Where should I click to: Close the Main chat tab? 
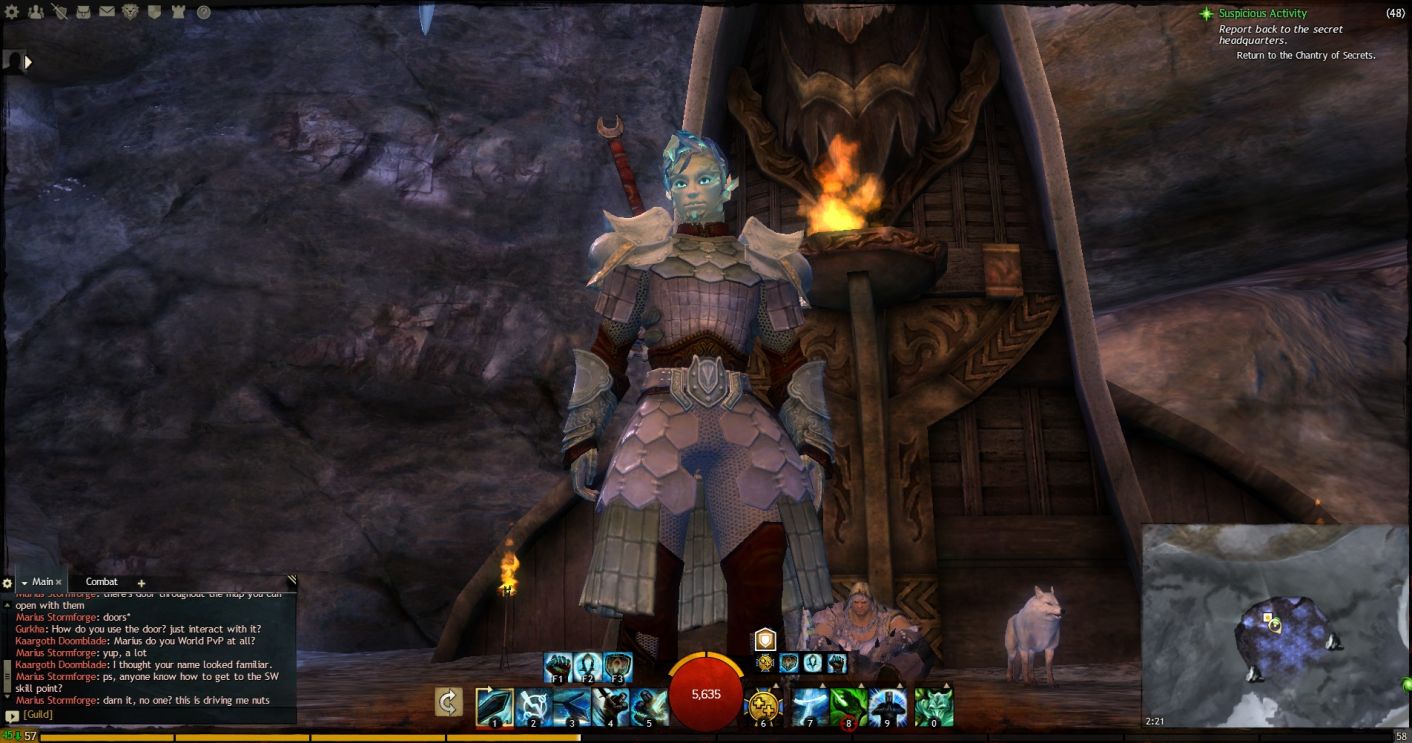point(59,582)
